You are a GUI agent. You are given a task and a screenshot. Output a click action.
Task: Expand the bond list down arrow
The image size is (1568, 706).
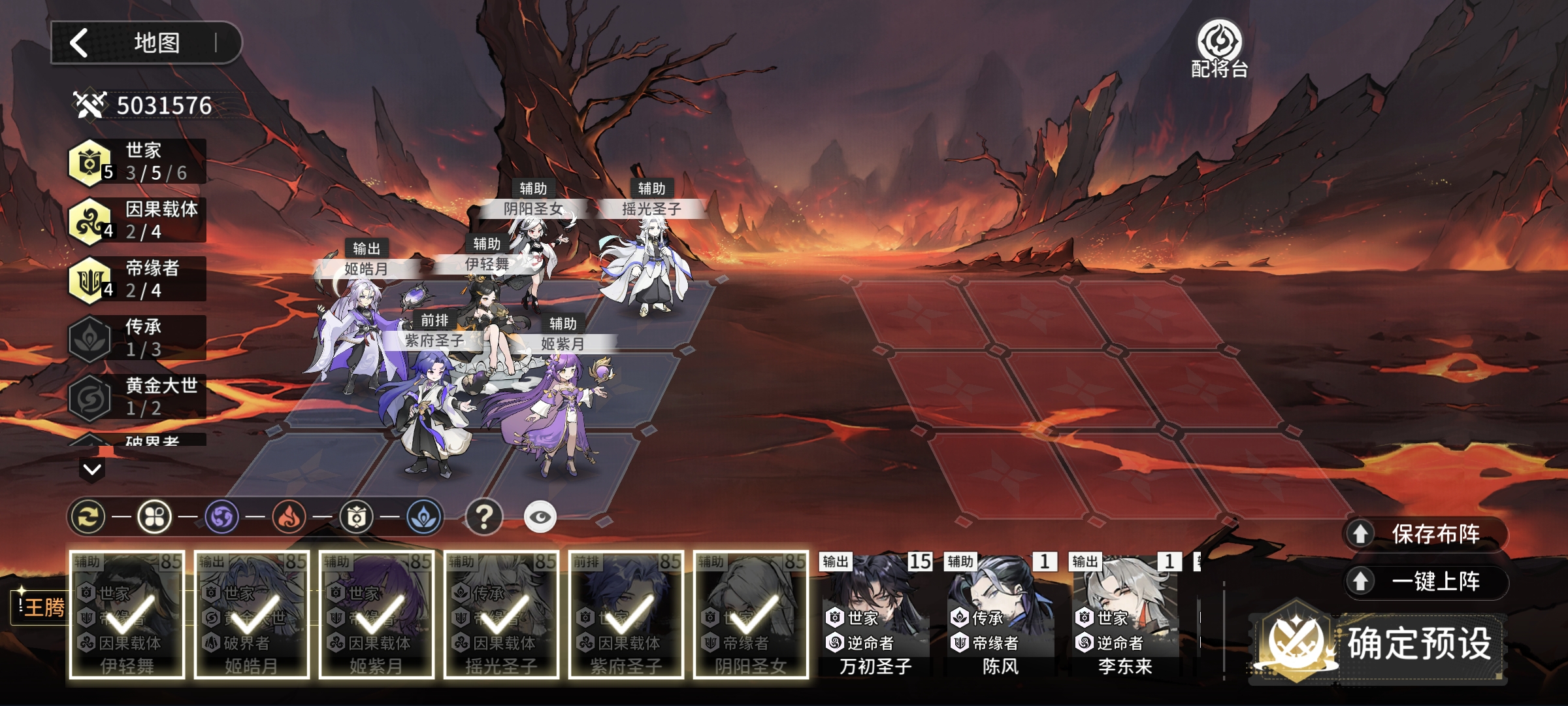pos(92,469)
